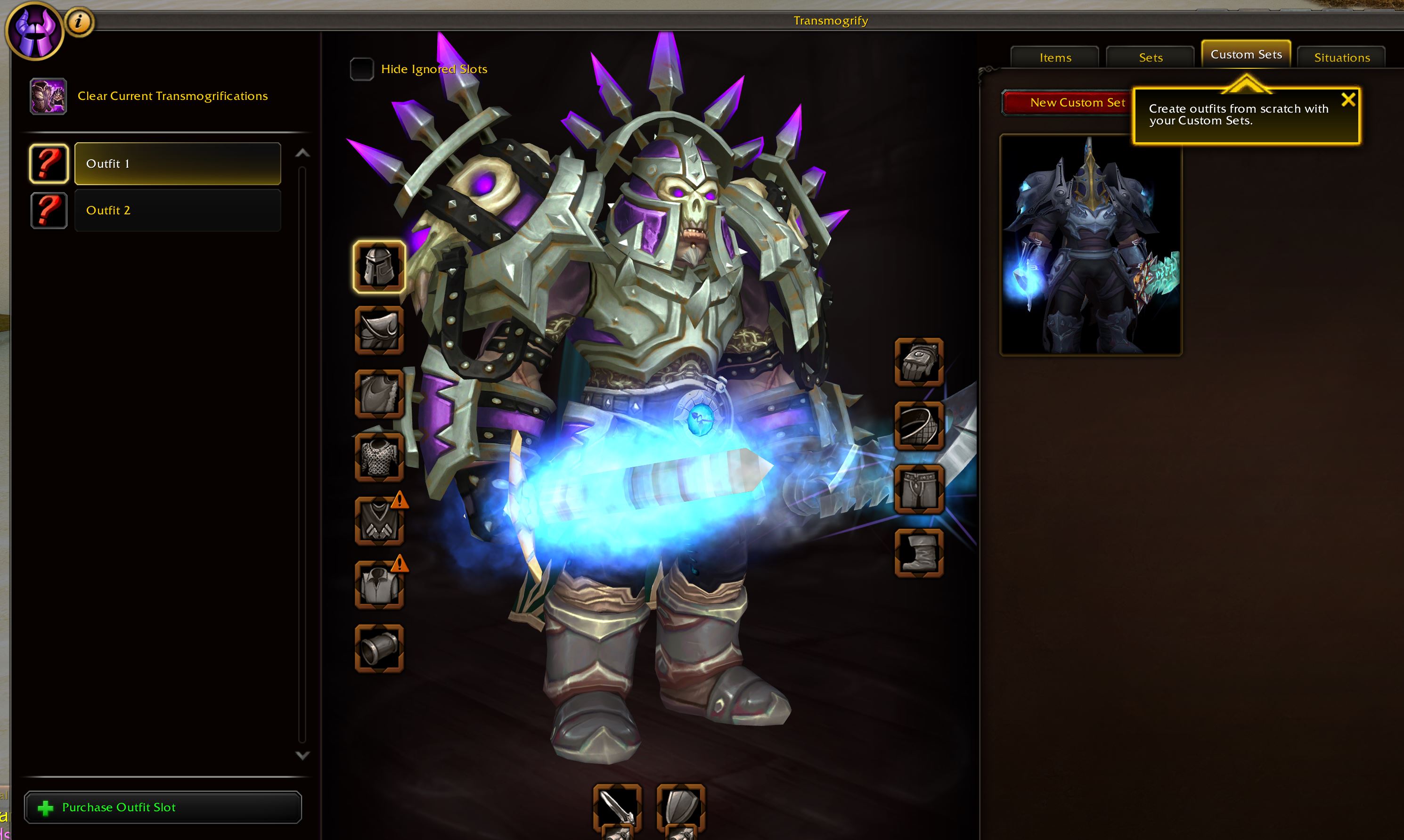Purchase Outfit Slot
The image size is (1404, 840).
(x=163, y=807)
